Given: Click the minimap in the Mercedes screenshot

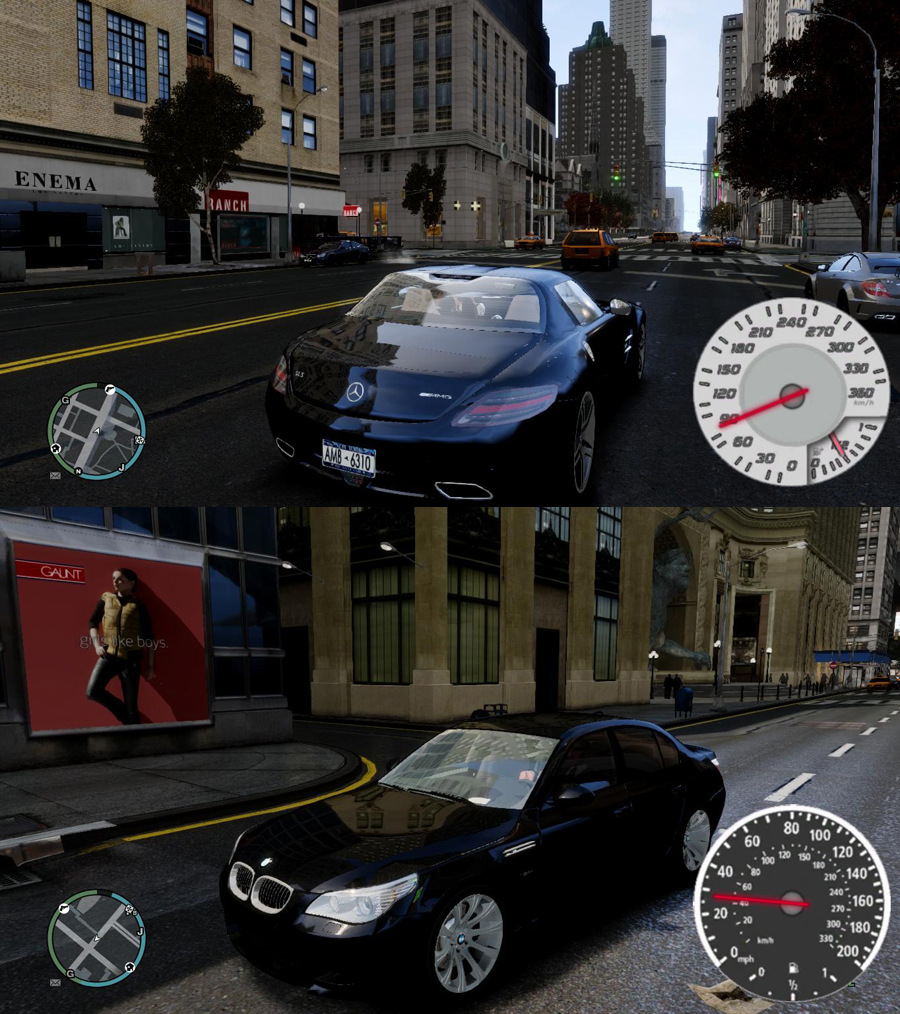Looking at the screenshot, I should 96,432.
